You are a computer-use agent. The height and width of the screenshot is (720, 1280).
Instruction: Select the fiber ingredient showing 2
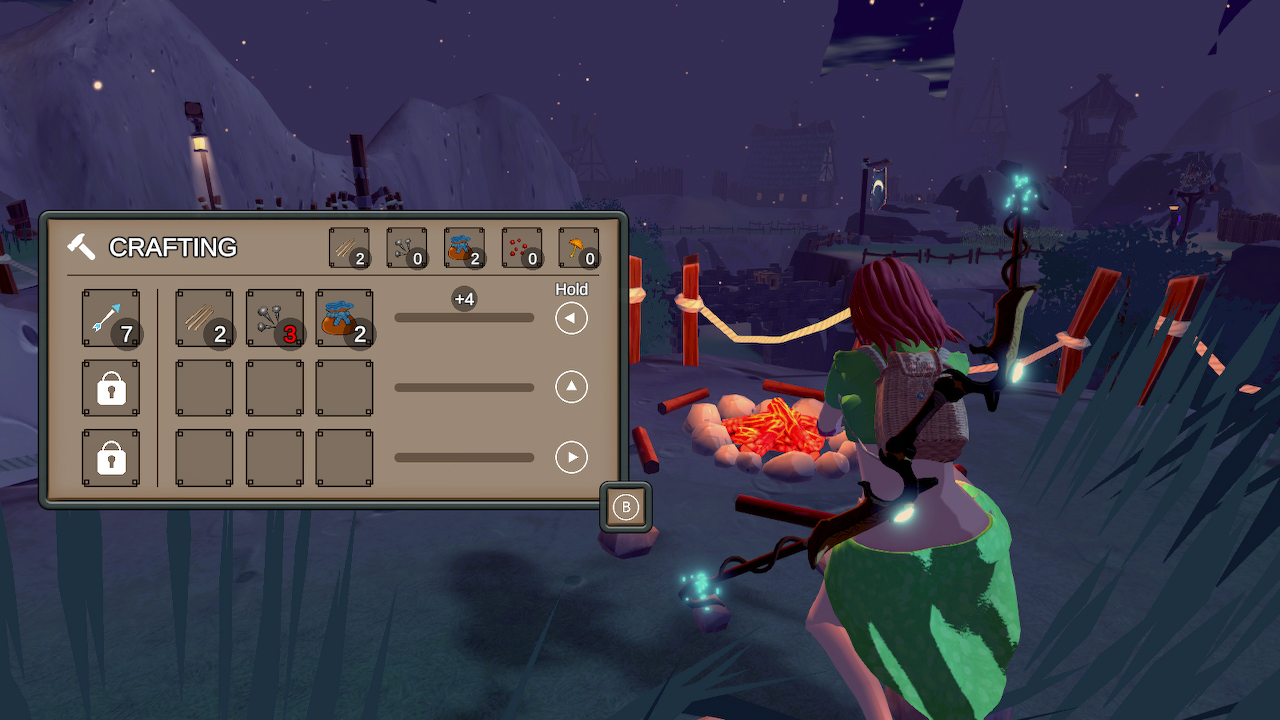pos(204,317)
